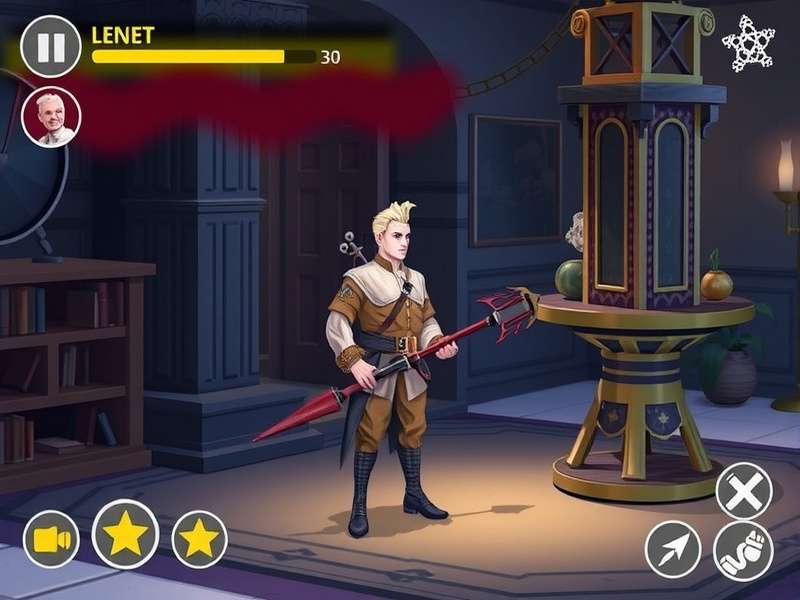Hit the white X cancel button
Screen dimensions: 800x600
tap(744, 492)
